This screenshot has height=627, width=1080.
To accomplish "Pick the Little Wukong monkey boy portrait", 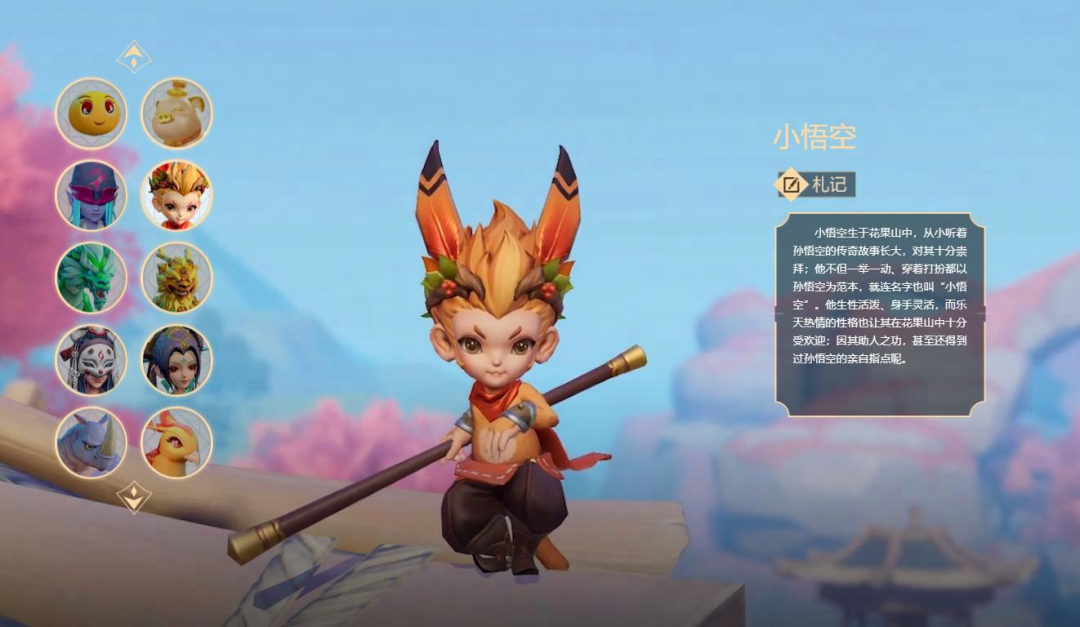I will tap(176, 196).
